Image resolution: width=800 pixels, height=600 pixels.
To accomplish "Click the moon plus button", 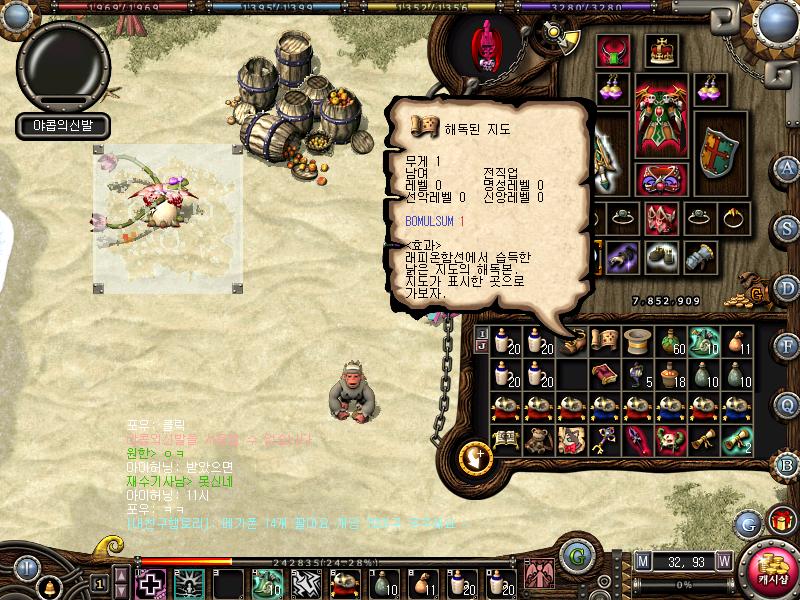I will pyautogui.click(x=476, y=458).
